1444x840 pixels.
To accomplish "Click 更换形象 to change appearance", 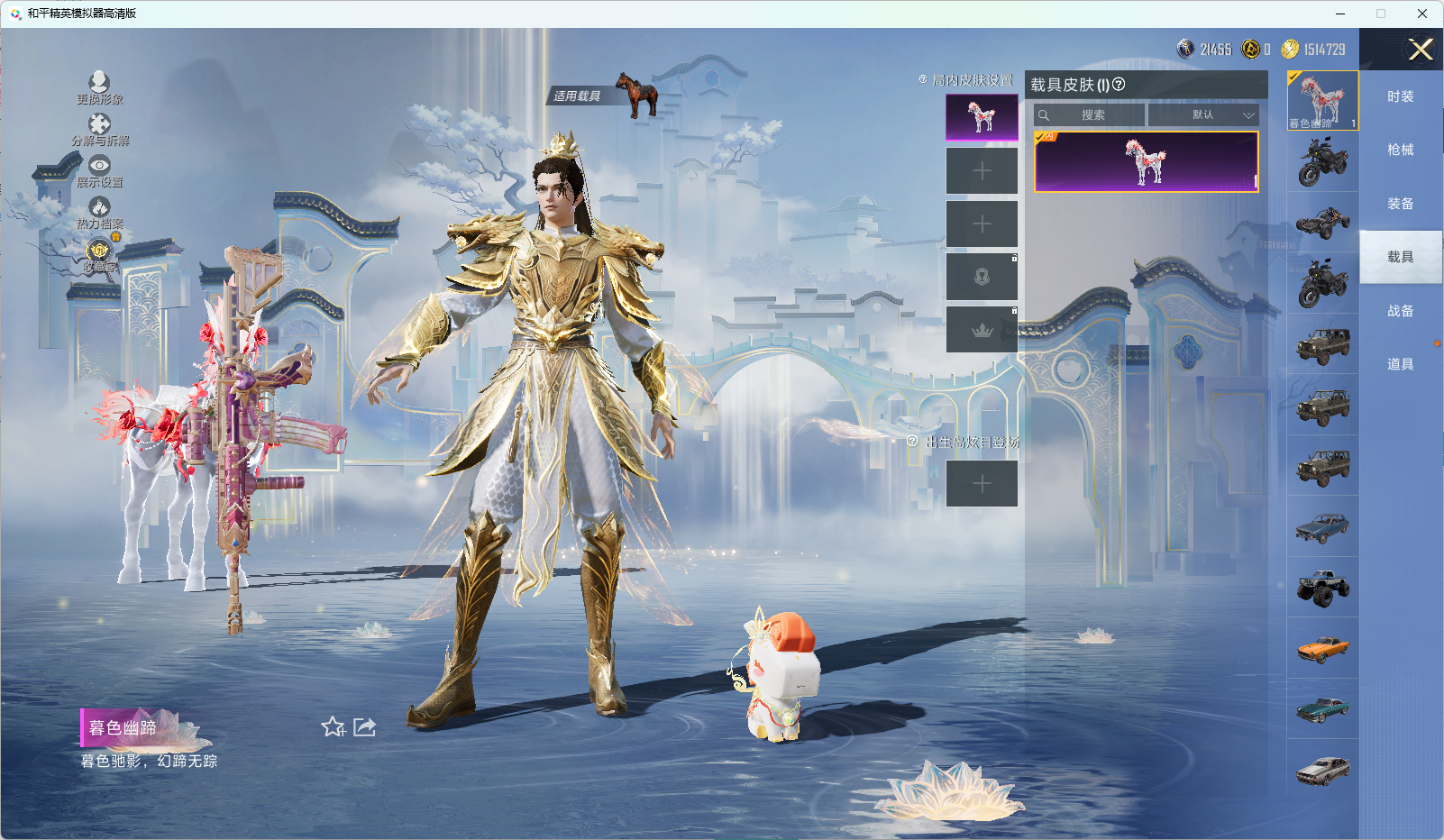I will coord(99,88).
